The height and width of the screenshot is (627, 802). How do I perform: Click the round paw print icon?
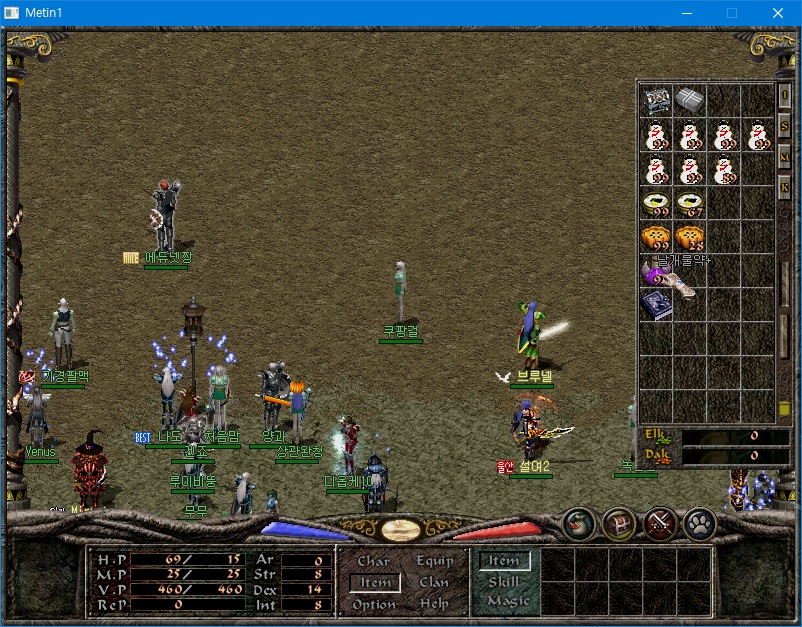click(x=699, y=523)
